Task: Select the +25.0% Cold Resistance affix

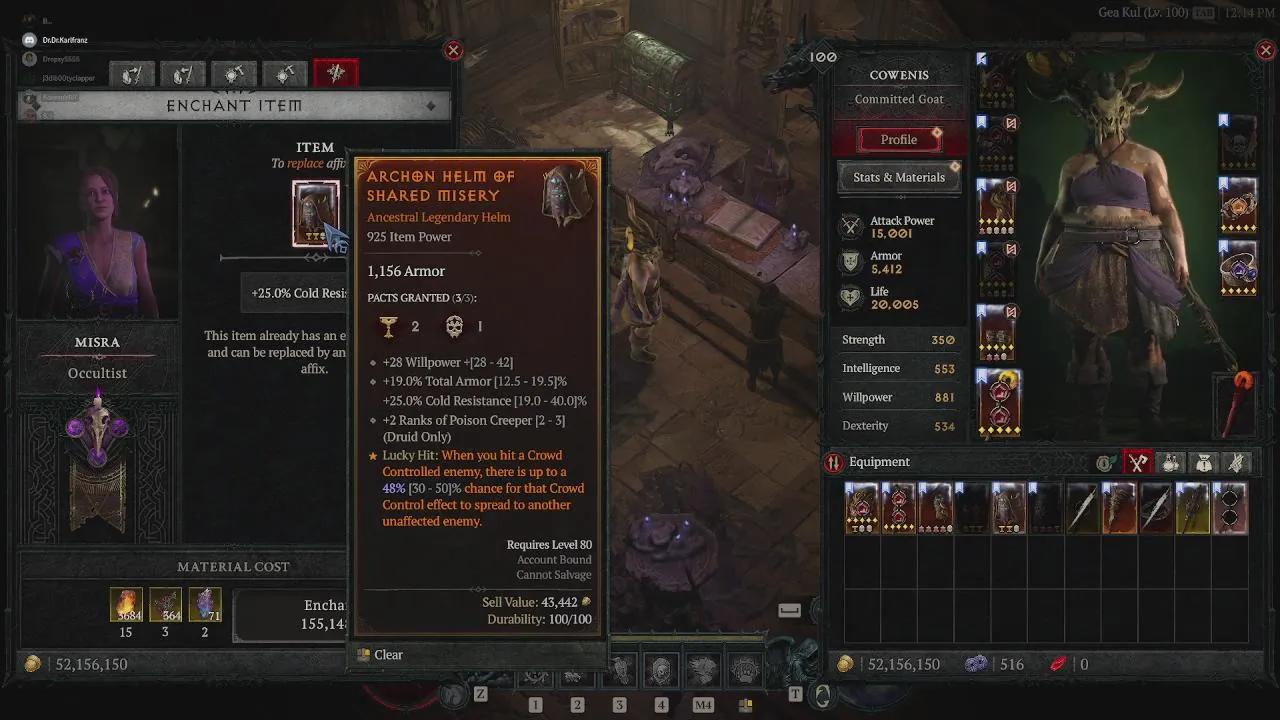Action: (x=299, y=293)
